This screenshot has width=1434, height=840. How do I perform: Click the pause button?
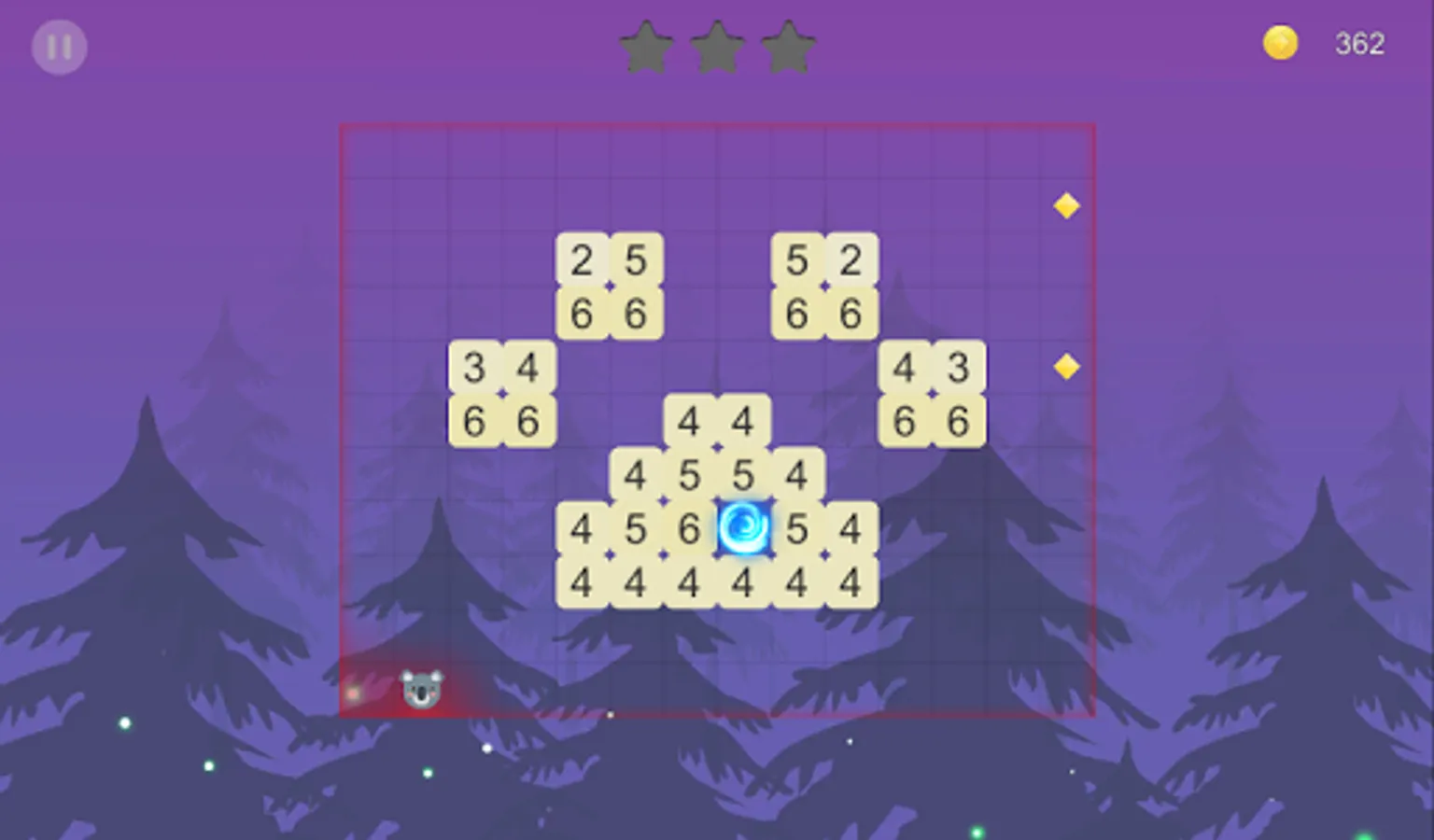click(58, 46)
